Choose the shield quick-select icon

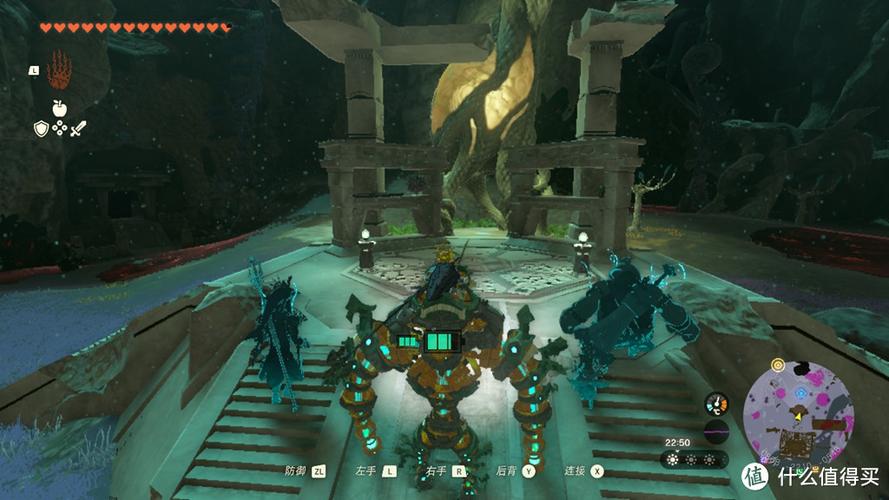pos(41,128)
